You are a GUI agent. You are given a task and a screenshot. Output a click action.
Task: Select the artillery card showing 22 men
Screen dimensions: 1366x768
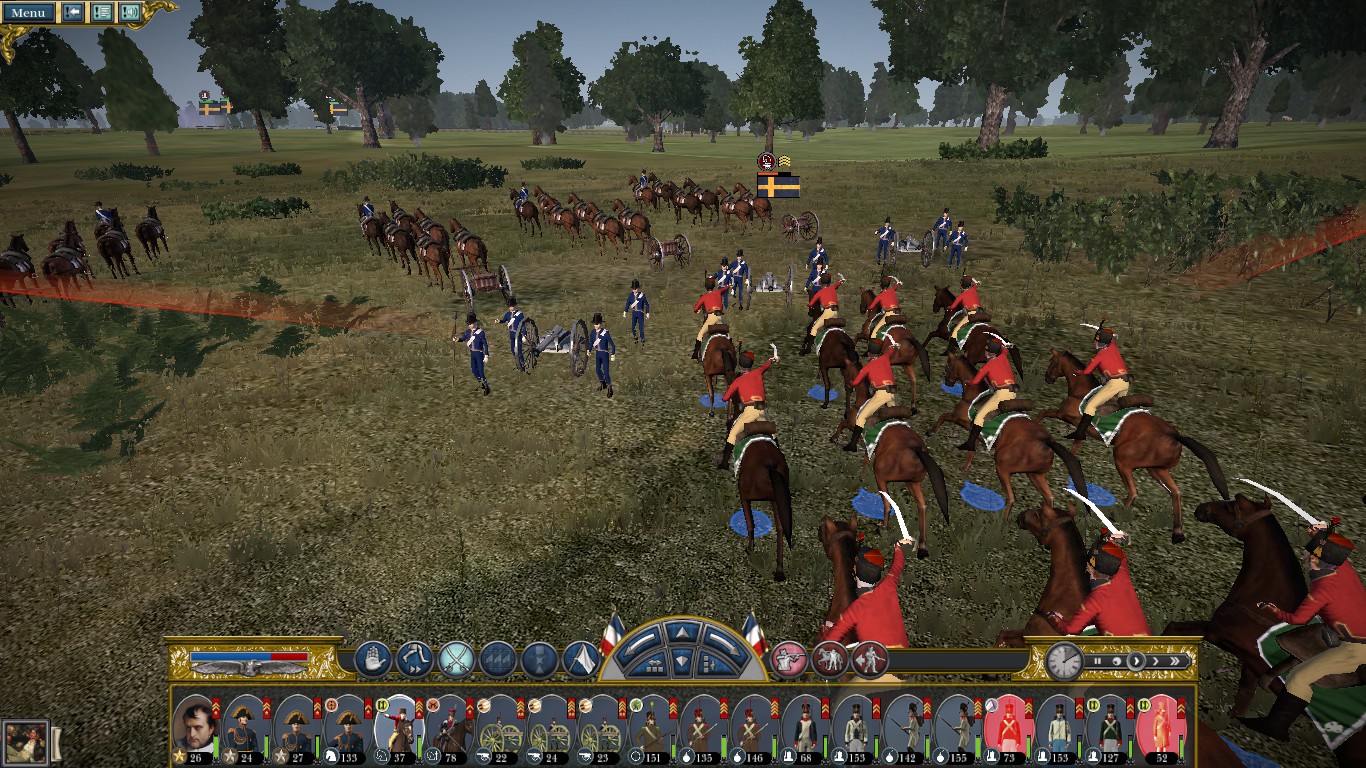coord(498,725)
